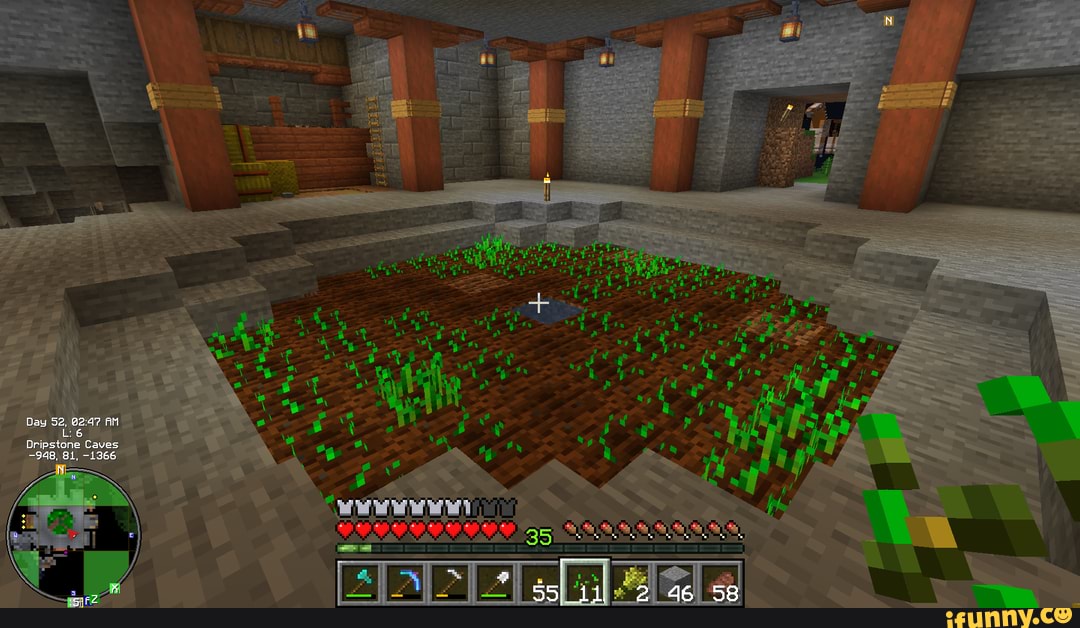The height and width of the screenshot is (628, 1080).
Task: Select the diamond axe hotbar slot
Action: pos(359,583)
